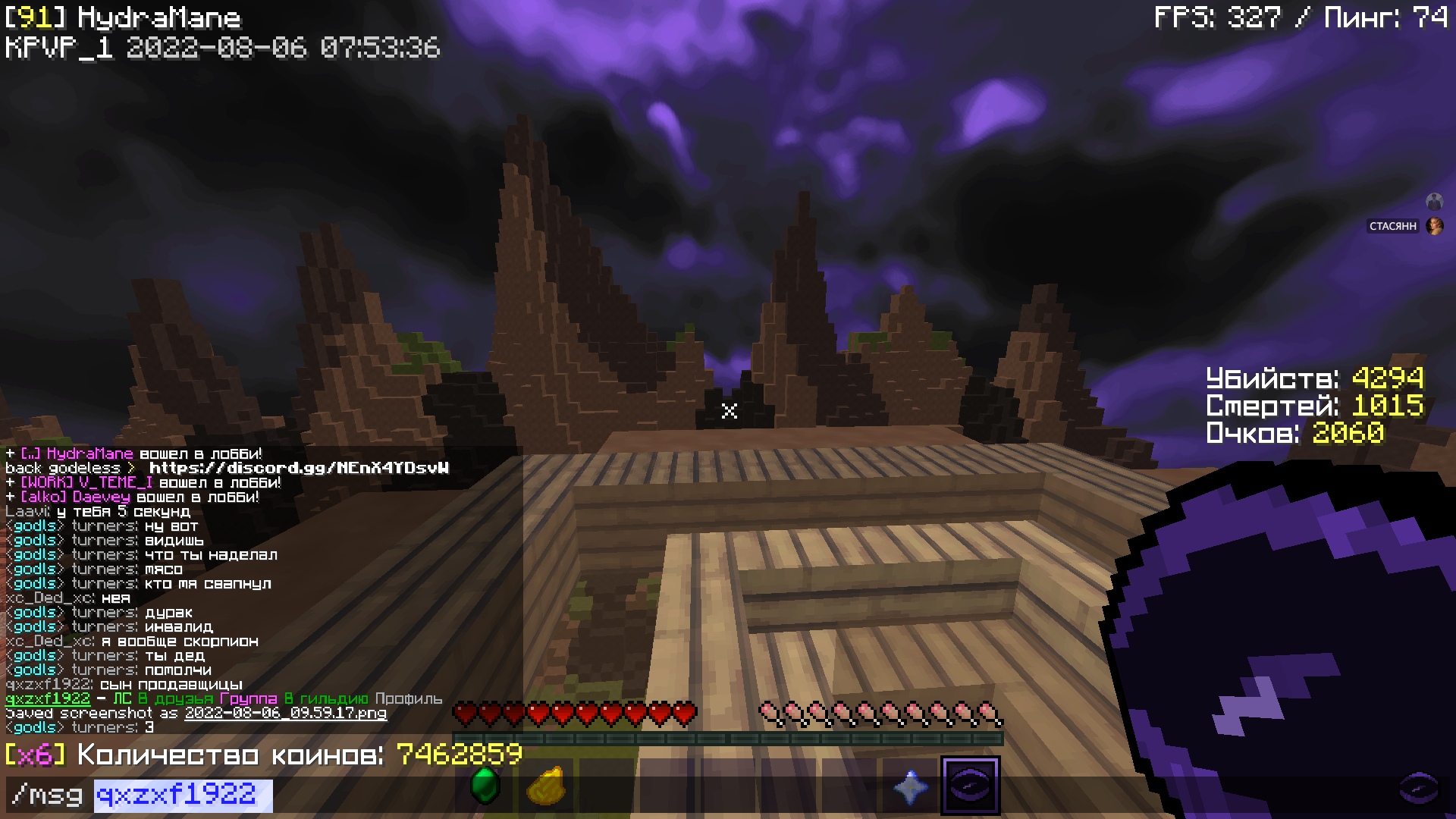Click the dimmed suited-figure overlay avatar
The width and height of the screenshot is (1456, 819).
[1434, 201]
